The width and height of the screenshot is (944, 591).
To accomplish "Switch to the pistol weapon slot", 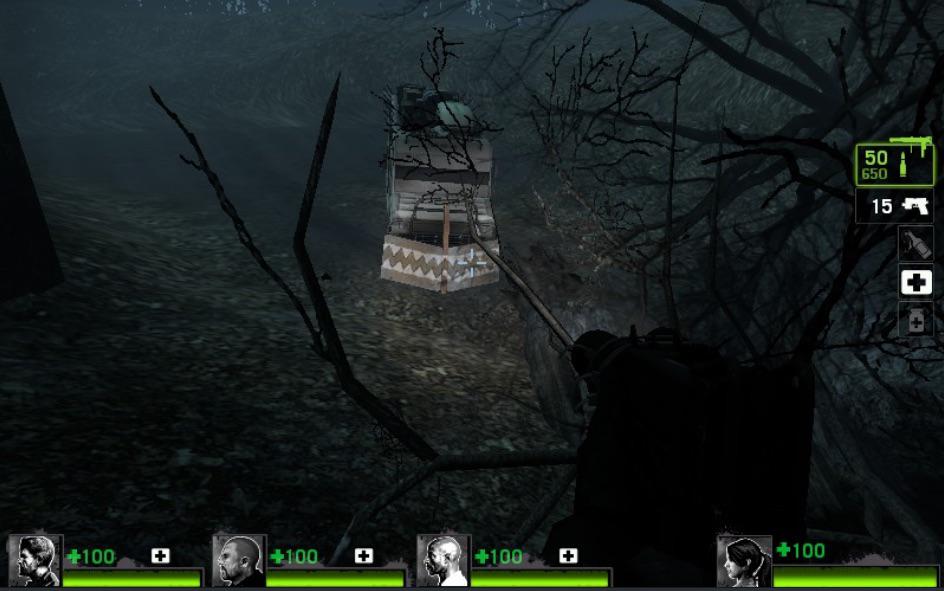I will [x=895, y=207].
